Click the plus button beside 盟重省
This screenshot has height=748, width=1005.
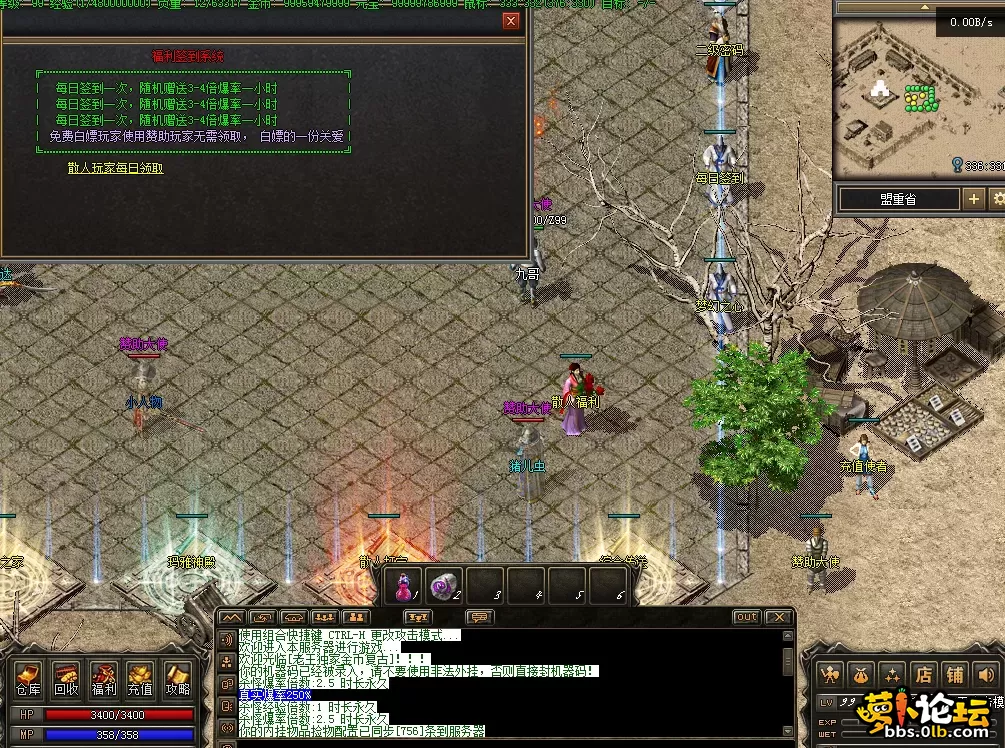click(974, 199)
